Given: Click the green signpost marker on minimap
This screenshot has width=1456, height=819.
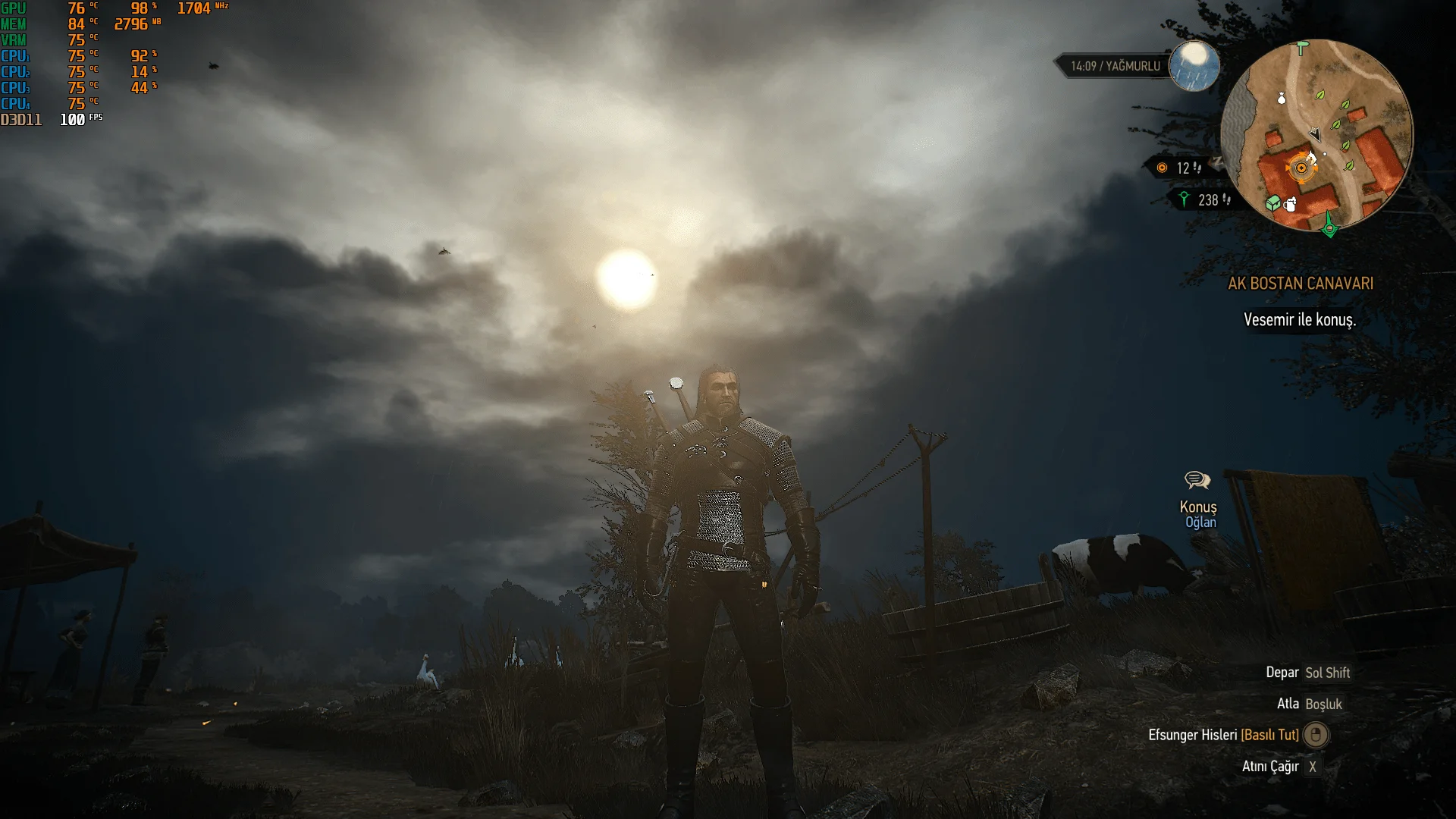Looking at the screenshot, I should (x=1303, y=49).
